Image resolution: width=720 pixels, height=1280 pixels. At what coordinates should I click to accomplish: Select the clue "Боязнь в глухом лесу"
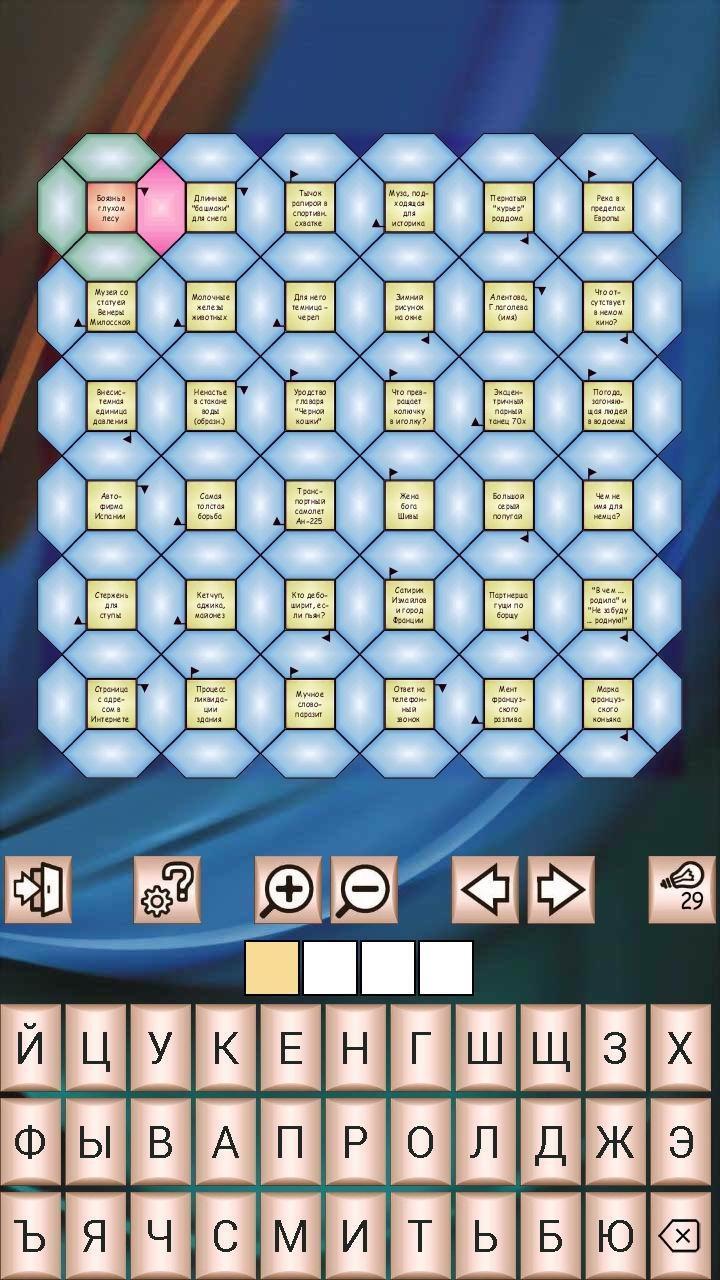click(111, 208)
